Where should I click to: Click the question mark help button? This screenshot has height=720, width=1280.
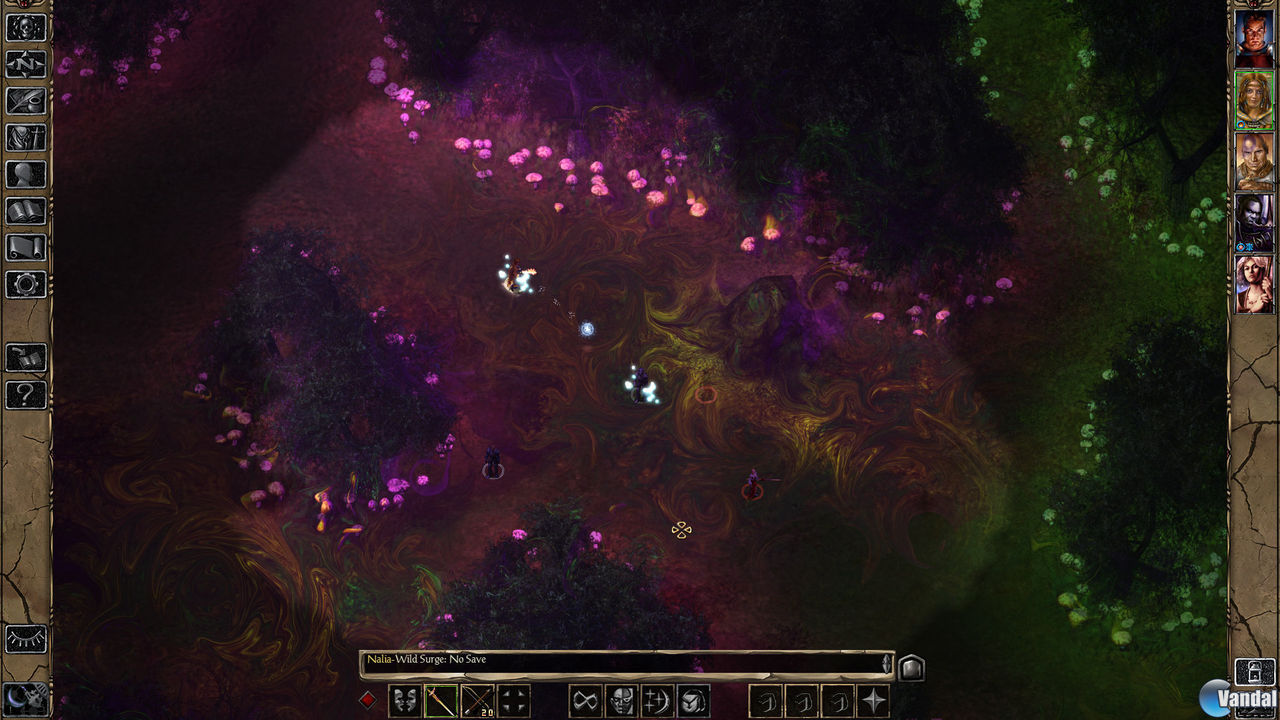(26, 394)
